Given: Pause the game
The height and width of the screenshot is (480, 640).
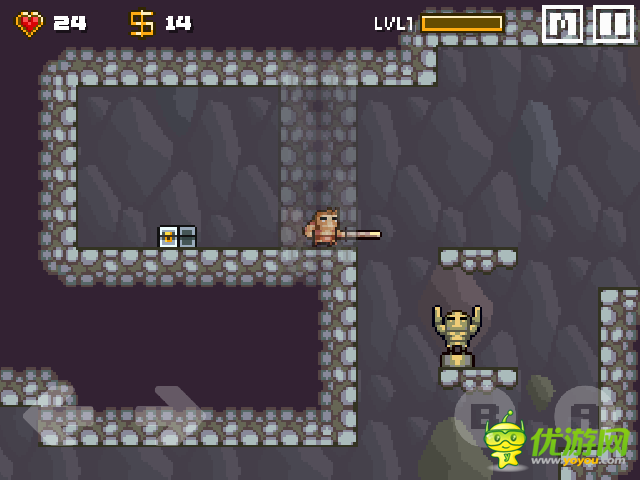Looking at the screenshot, I should click(x=613, y=24).
